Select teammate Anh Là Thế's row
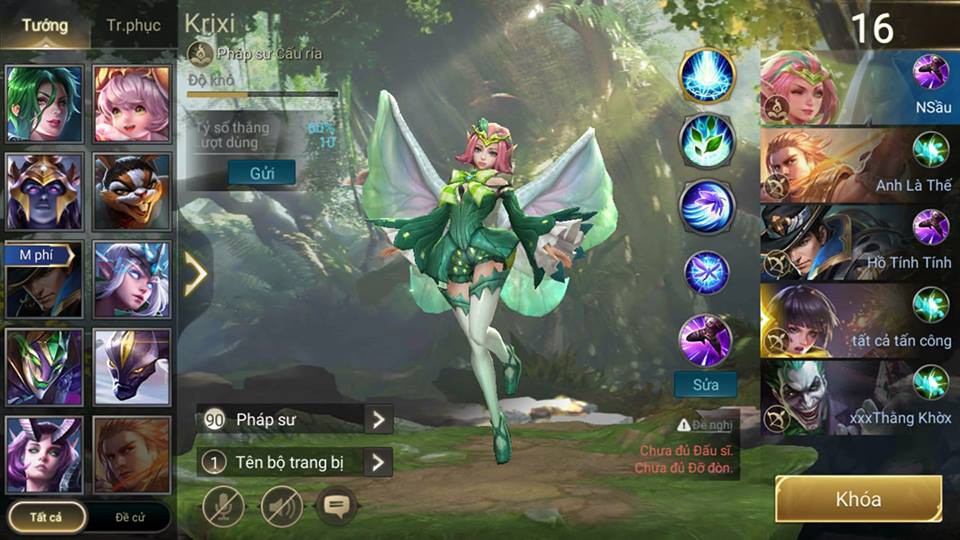The width and height of the screenshot is (960, 540). (858, 165)
